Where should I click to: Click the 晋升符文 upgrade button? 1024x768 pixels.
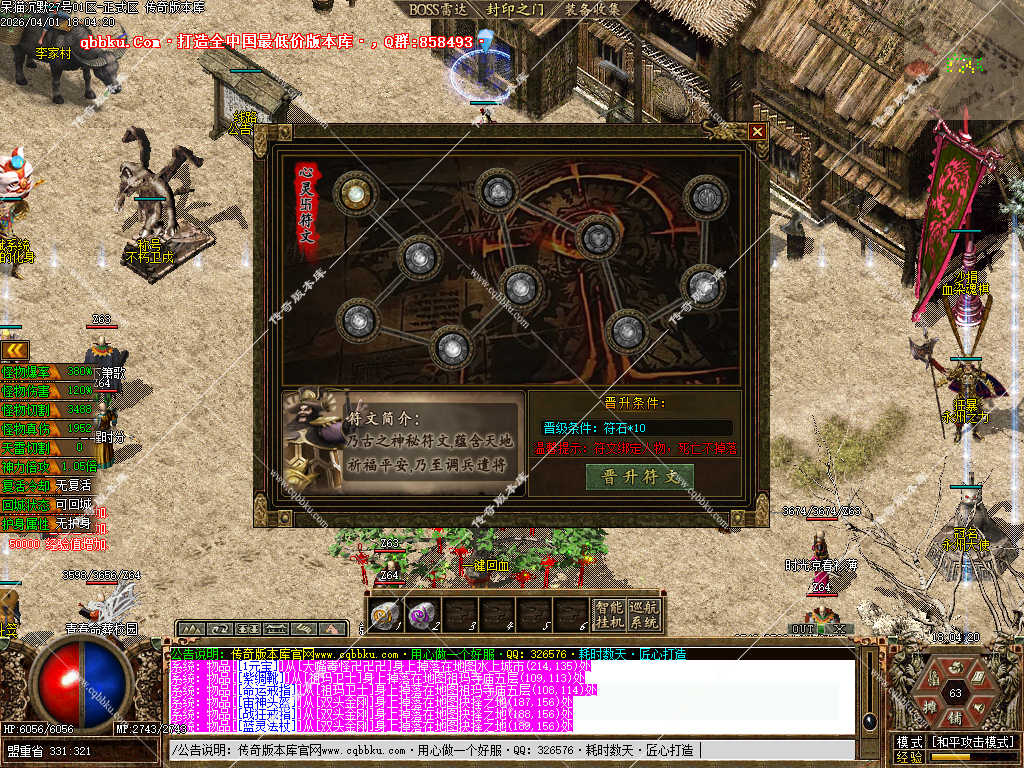[639, 477]
